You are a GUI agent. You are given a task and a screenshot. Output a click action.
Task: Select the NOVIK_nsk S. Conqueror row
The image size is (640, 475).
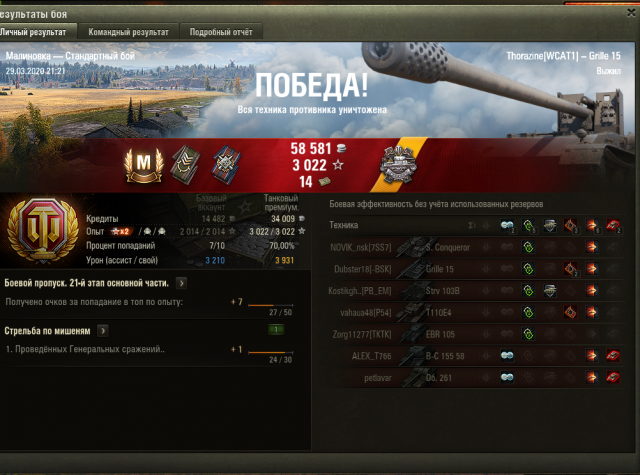470,247
